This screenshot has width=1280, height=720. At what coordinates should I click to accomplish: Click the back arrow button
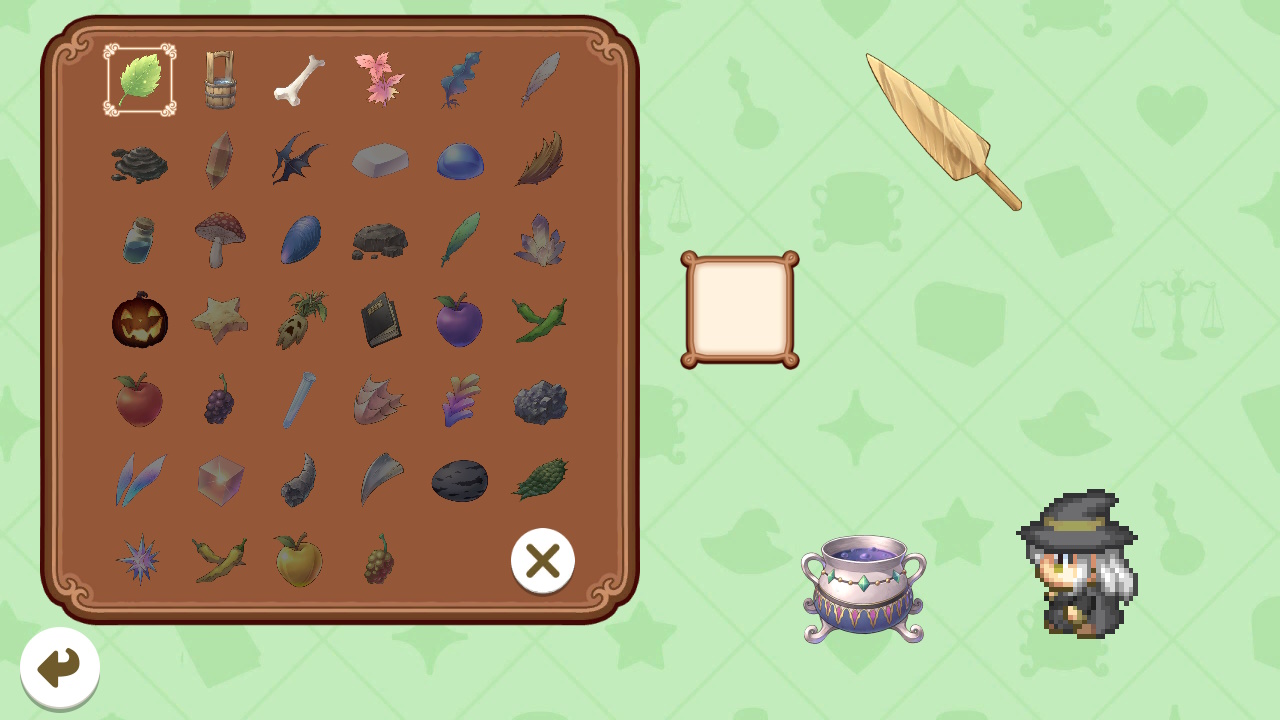(x=59, y=668)
